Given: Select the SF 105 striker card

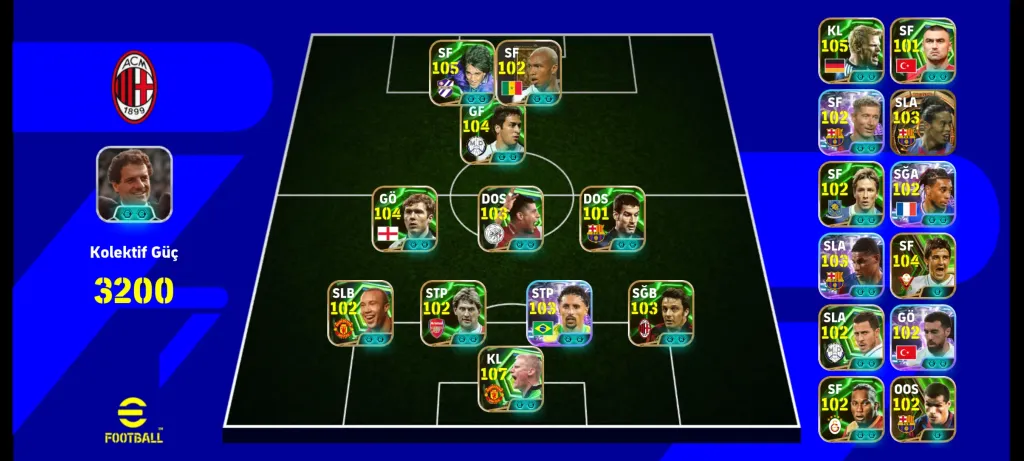Looking at the screenshot, I should point(462,72).
